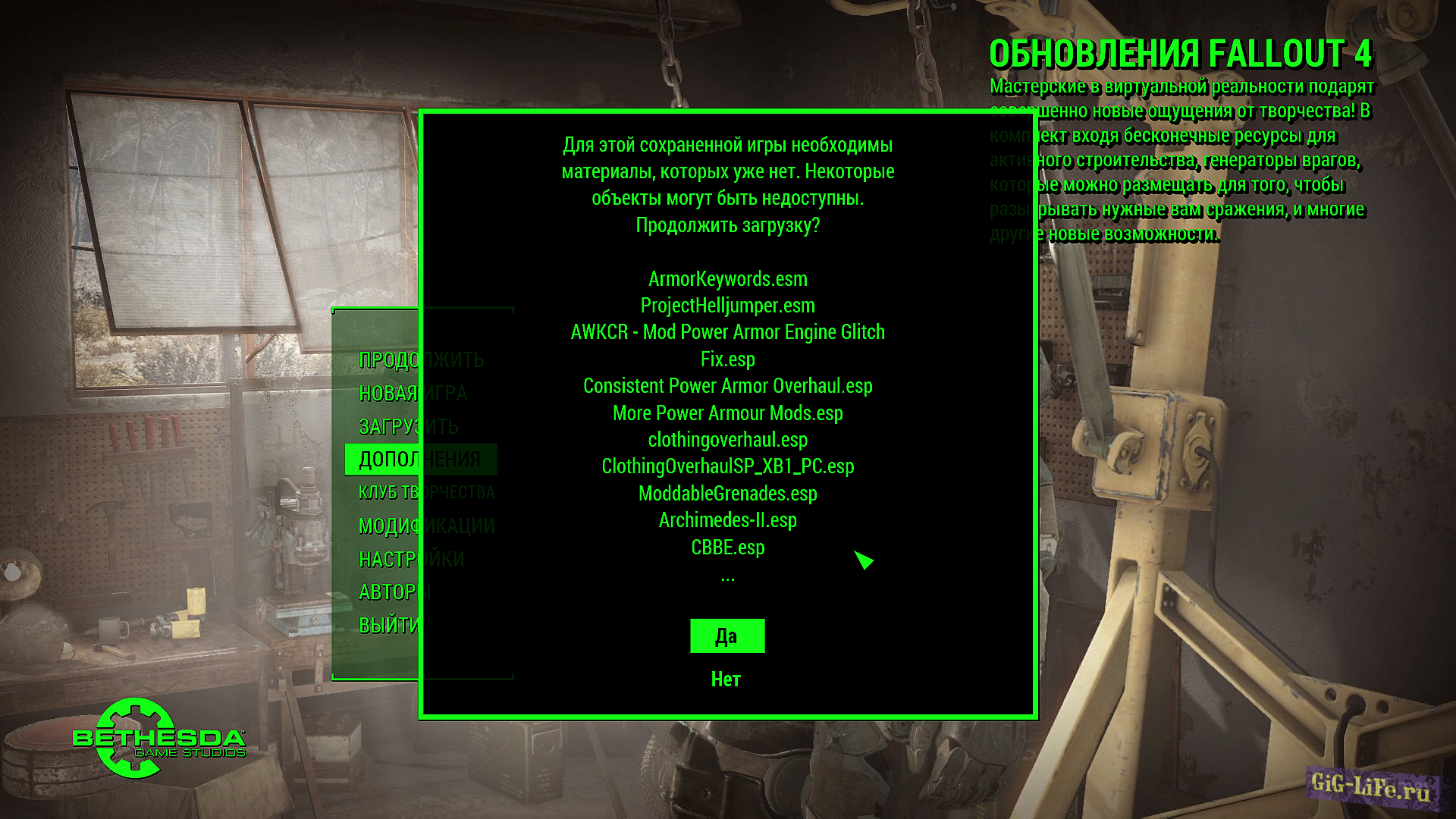Click the Да button to confirm loading

coord(726,635)
